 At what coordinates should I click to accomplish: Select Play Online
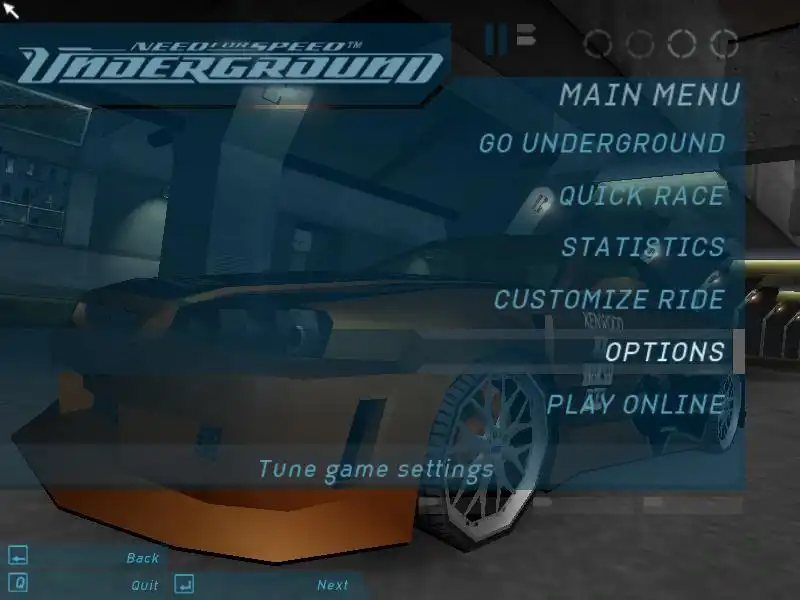pos(635,404)
